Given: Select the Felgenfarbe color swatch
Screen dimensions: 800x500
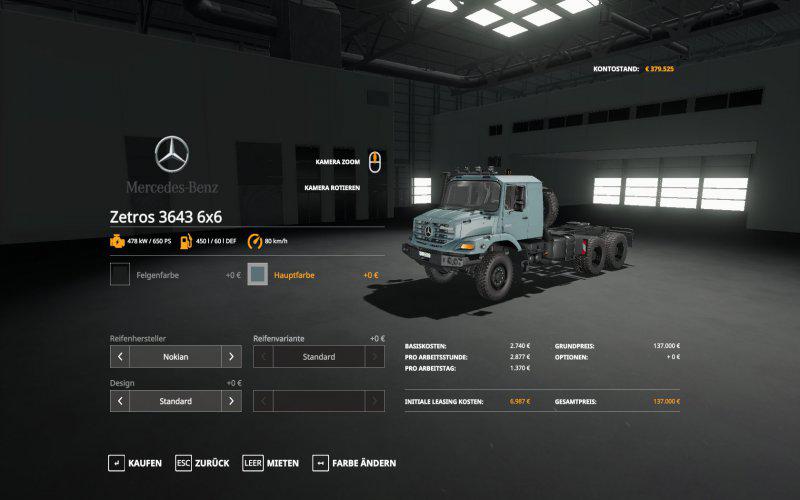Looking at the screenshot, I should point(120,274).
